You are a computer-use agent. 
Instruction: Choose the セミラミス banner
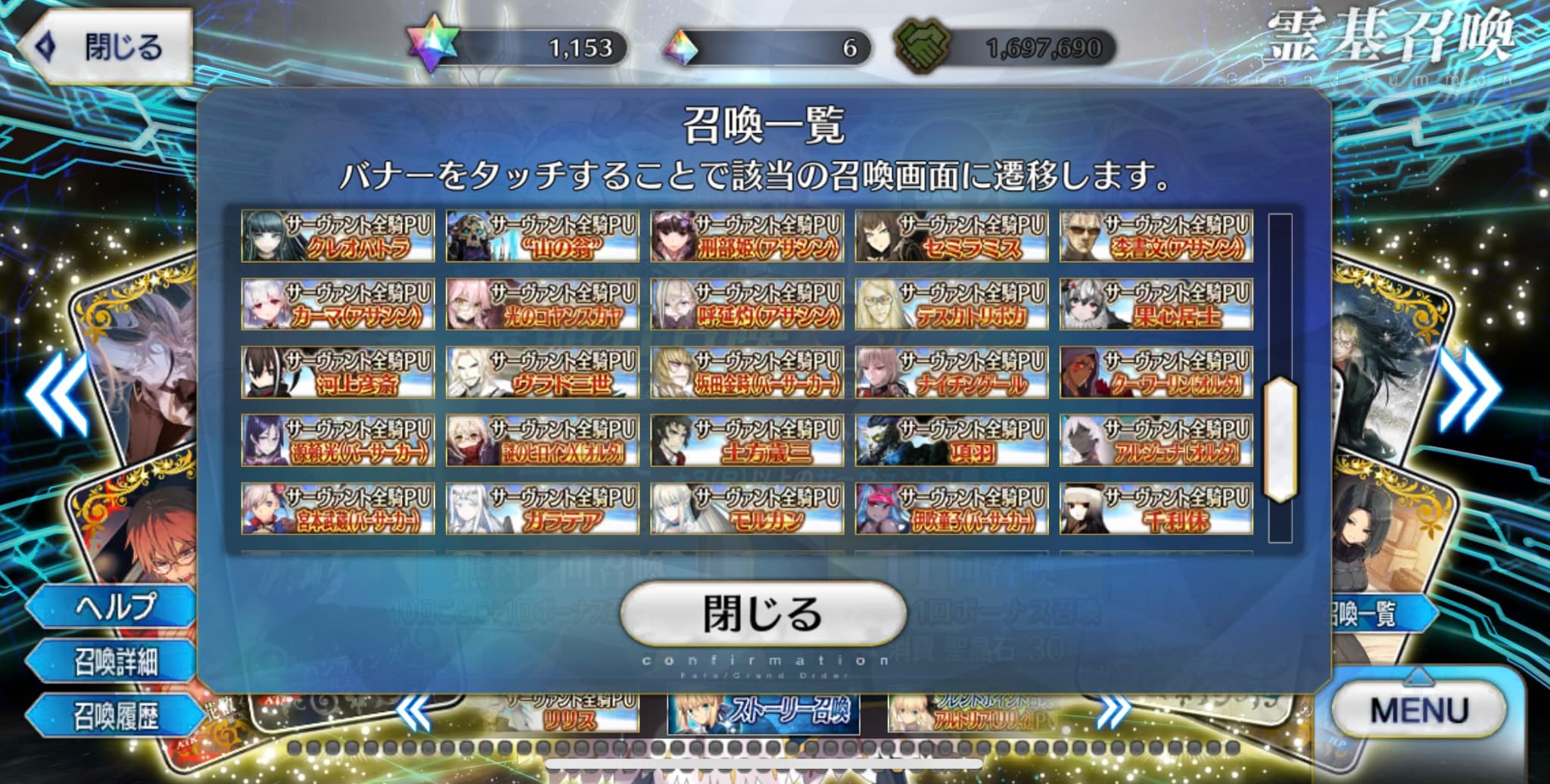[x=951, y=236]
